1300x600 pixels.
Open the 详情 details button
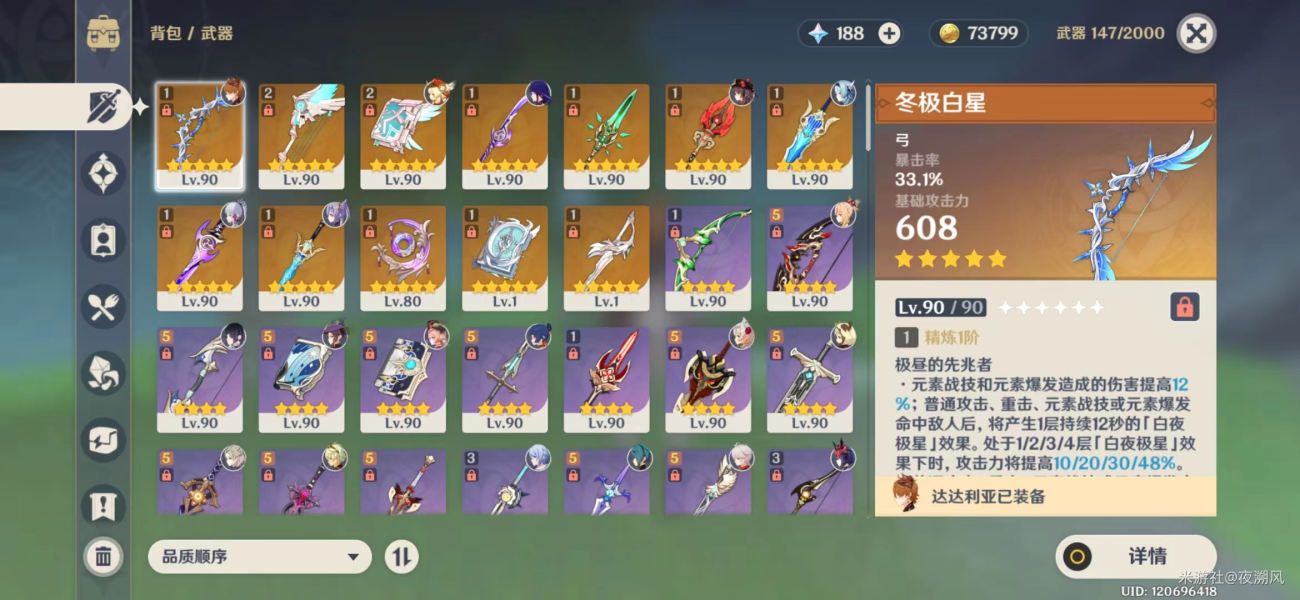pos(1135,556)
